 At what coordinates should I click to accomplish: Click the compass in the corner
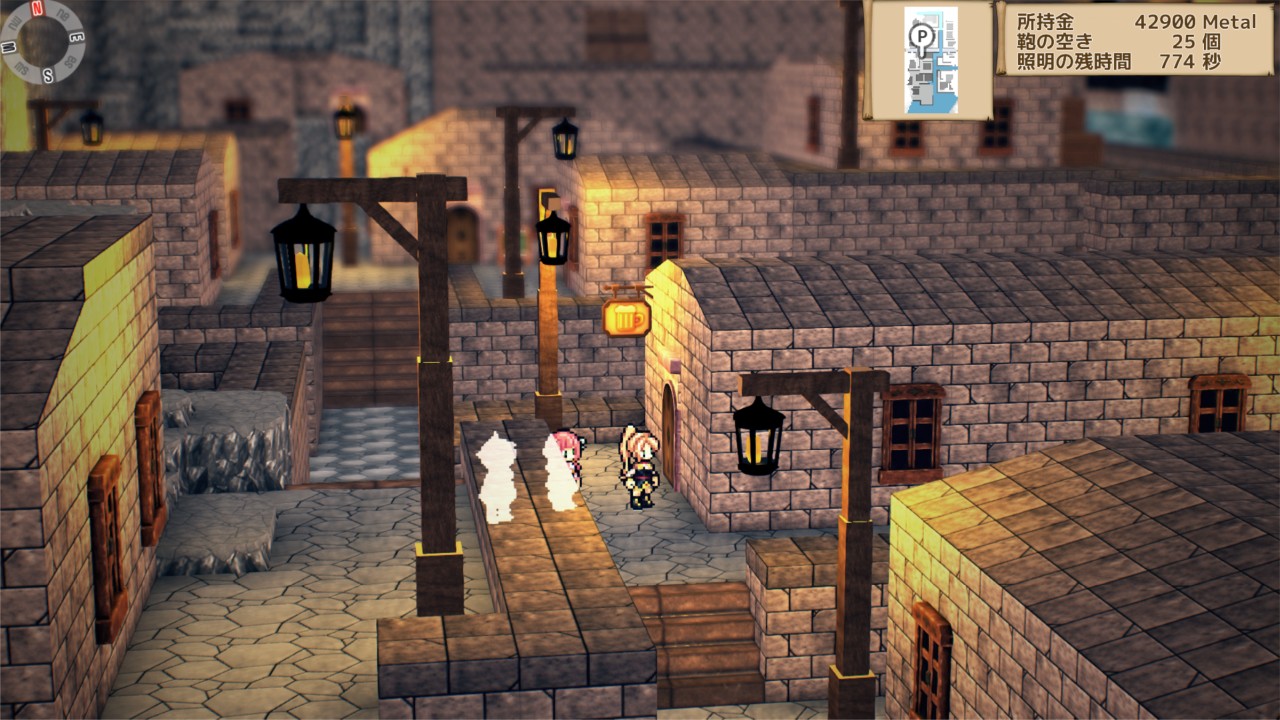click(x=42, y=41)
